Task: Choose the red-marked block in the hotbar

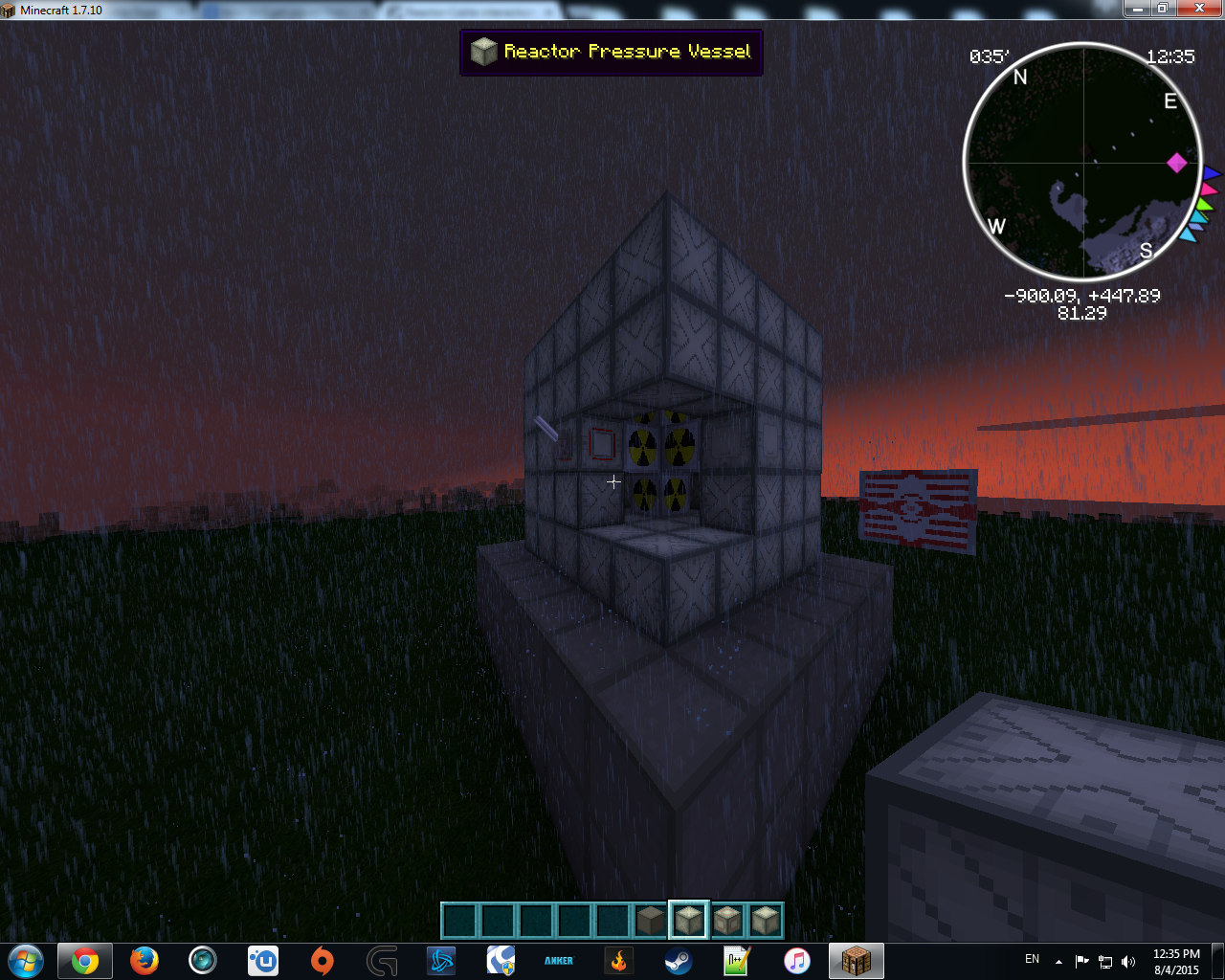Action: (x=727, y=921)
